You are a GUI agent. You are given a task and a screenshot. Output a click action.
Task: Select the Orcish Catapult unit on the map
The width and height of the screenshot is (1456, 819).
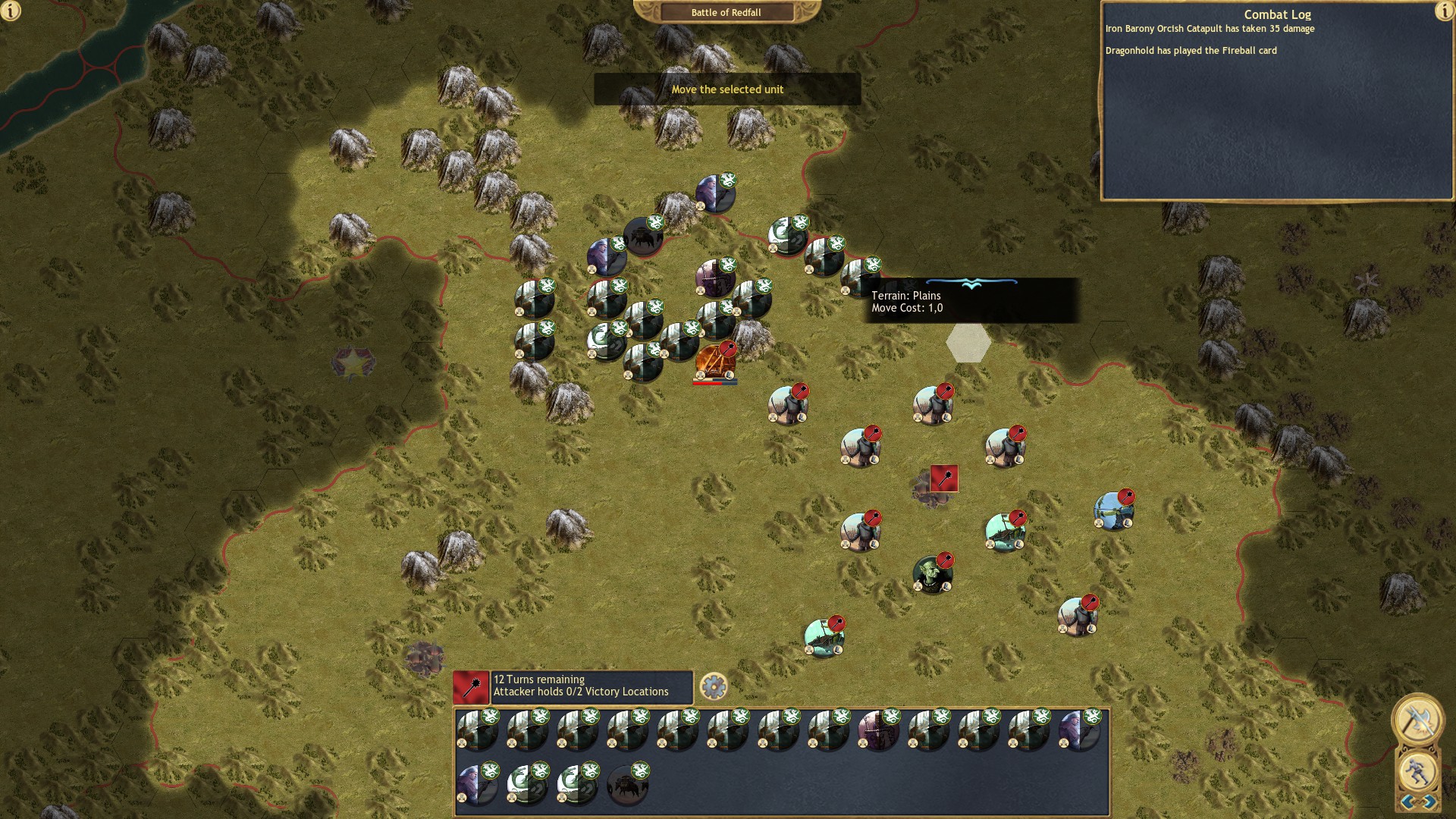[714, 362]
